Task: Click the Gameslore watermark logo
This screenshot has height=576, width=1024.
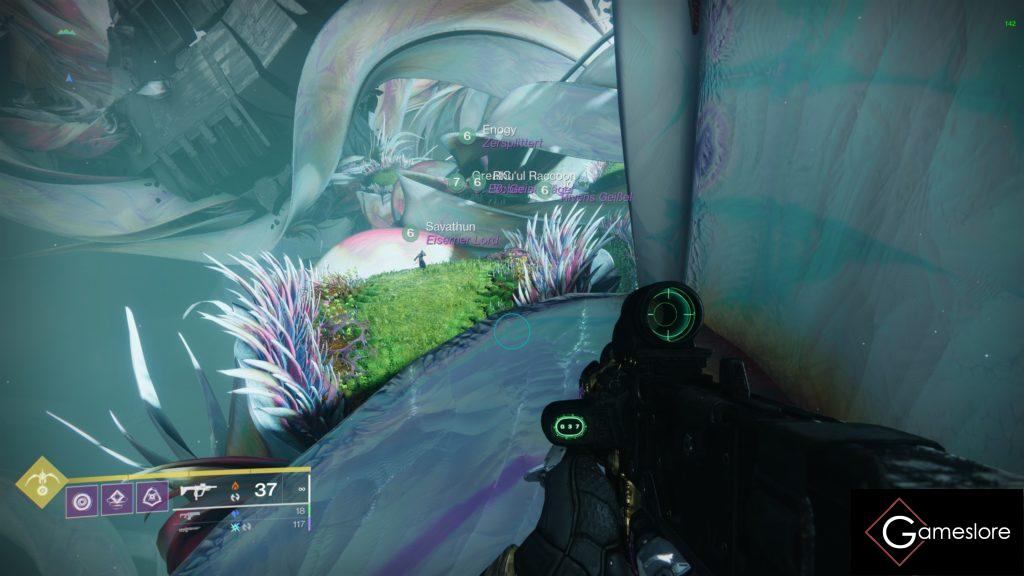Action: click(x=937, y=532)
